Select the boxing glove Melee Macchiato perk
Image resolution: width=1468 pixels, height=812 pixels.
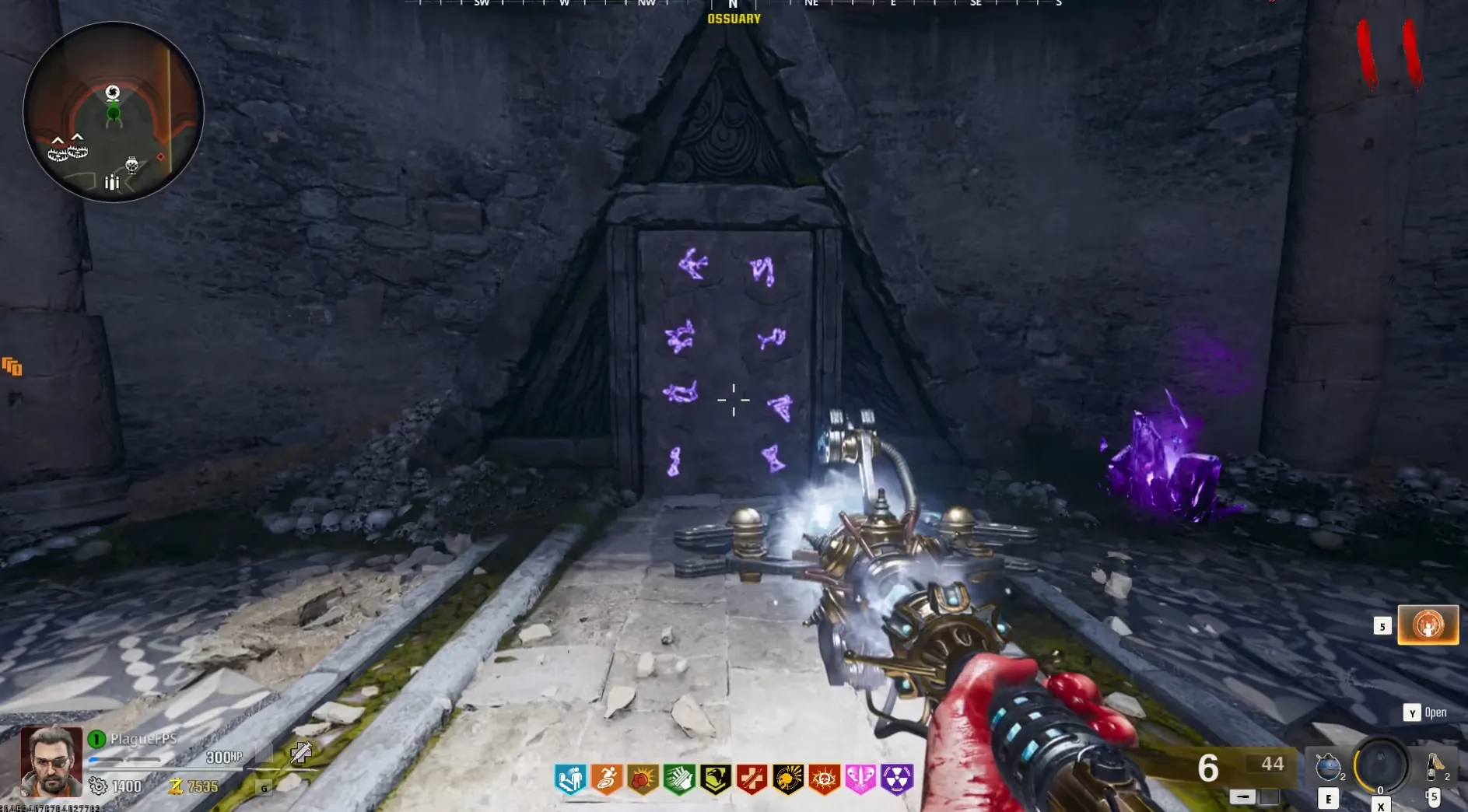[643, 779]
